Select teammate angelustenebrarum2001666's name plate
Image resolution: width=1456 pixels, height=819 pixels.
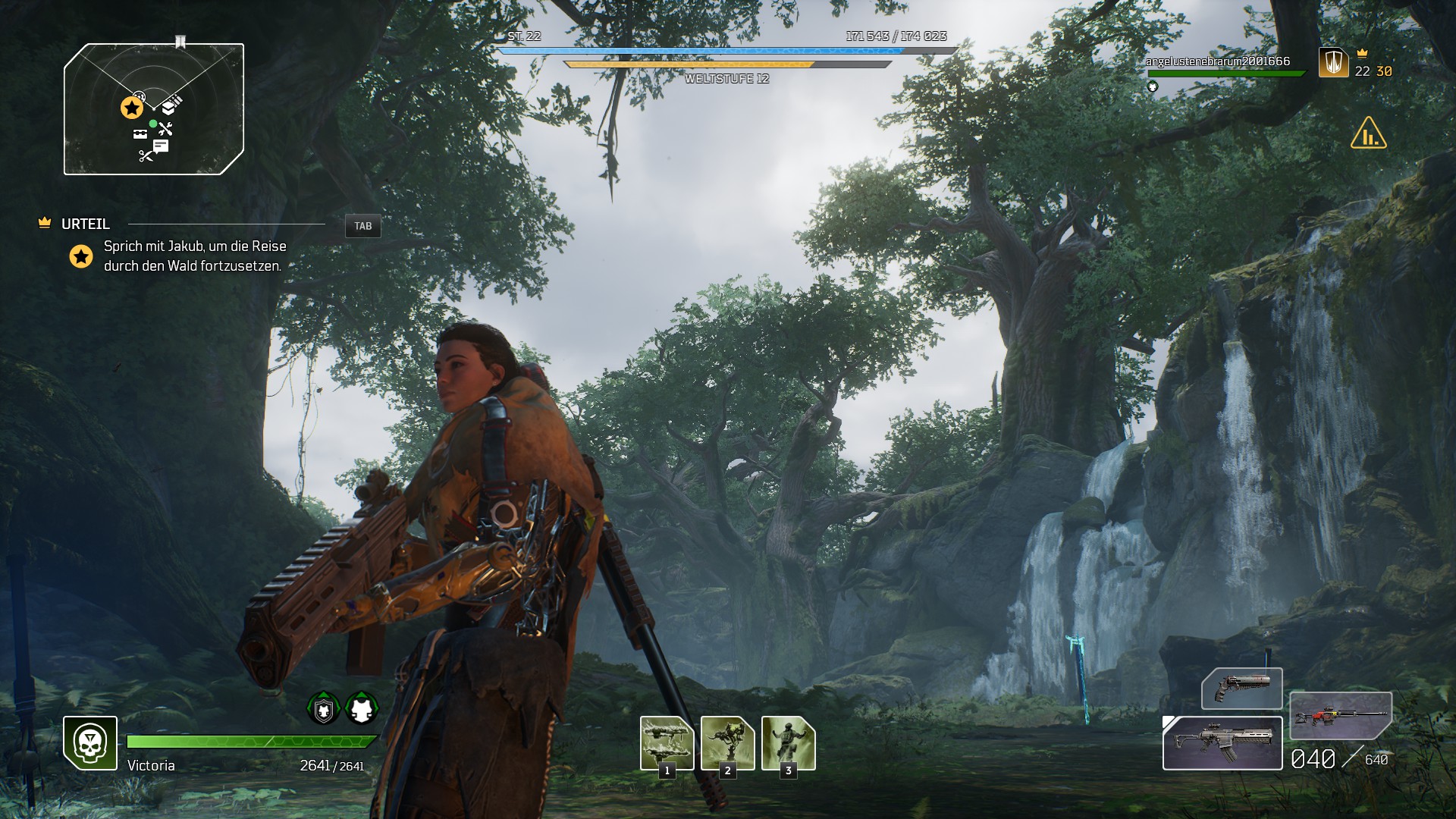pos(1217,61)
